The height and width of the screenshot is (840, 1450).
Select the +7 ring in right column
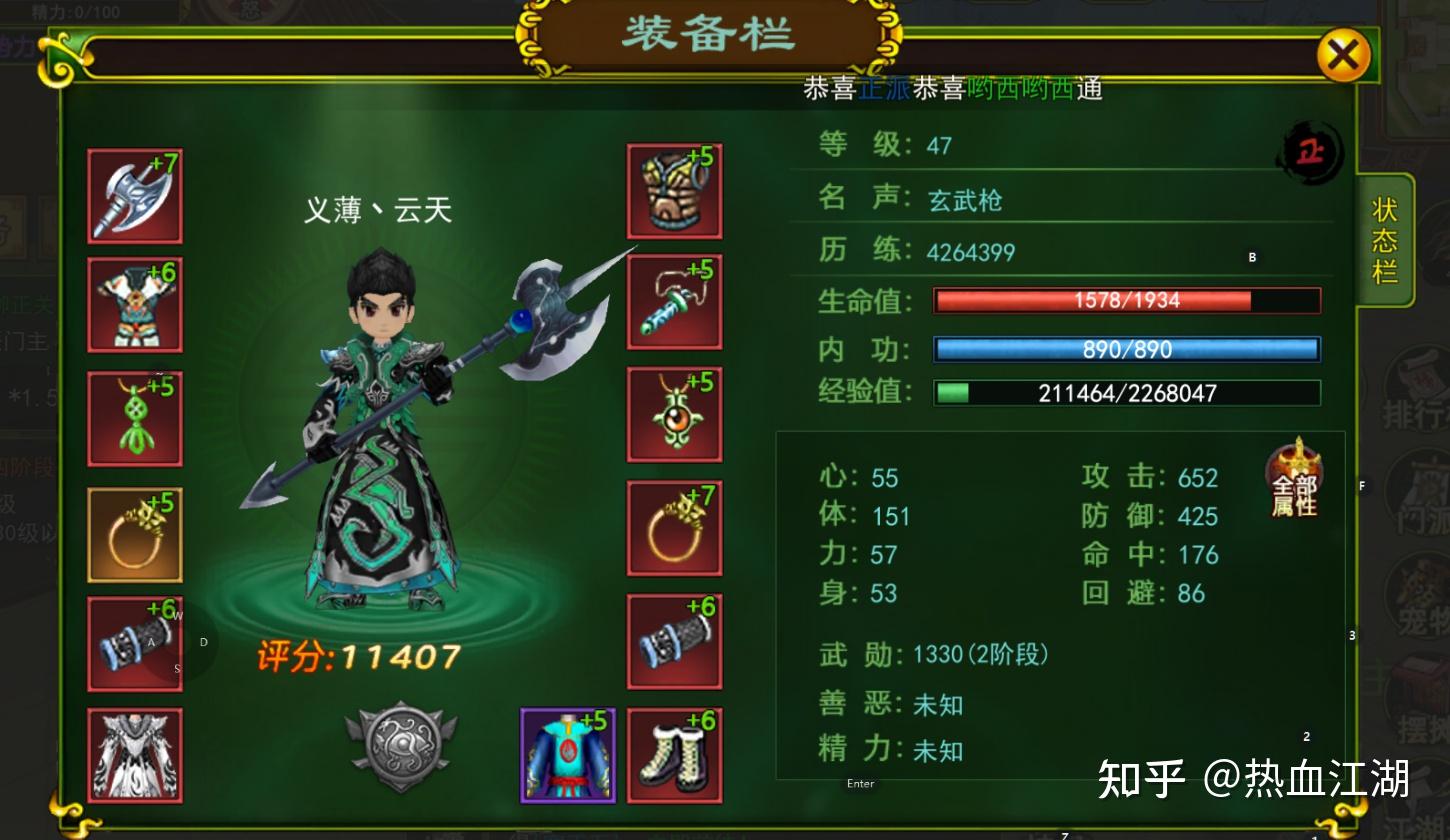pyautogui.click(x=674, y=527)
